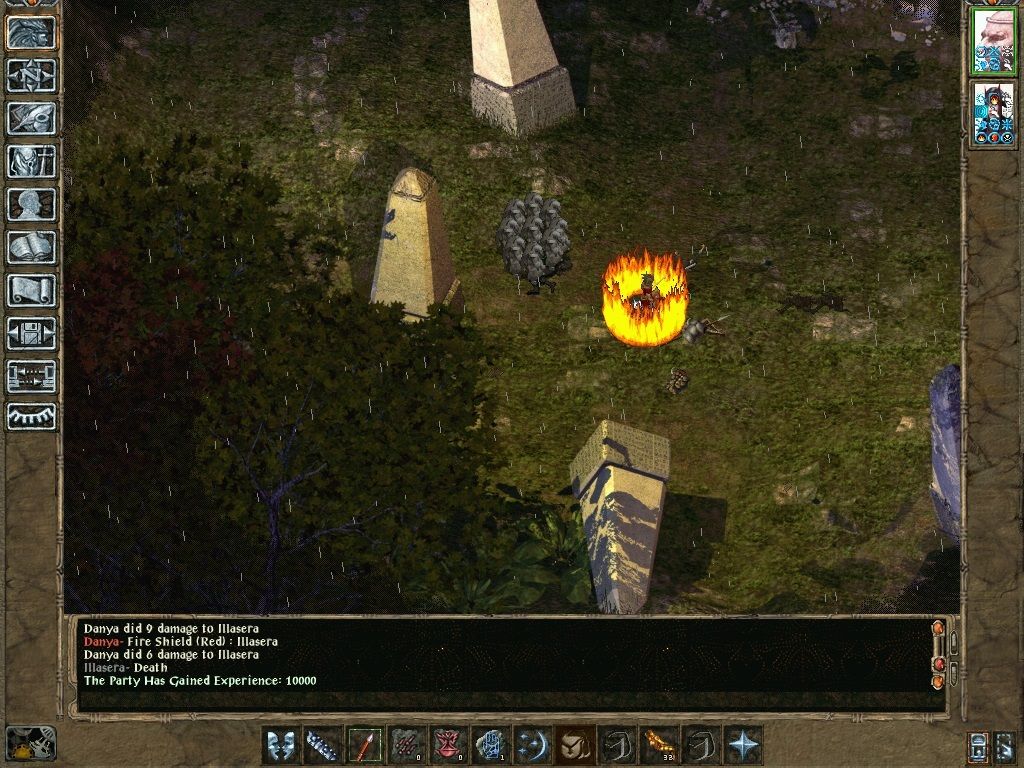Select the highlighted spear weapon slot
The image size is (1024, 768).
point(365,745)
